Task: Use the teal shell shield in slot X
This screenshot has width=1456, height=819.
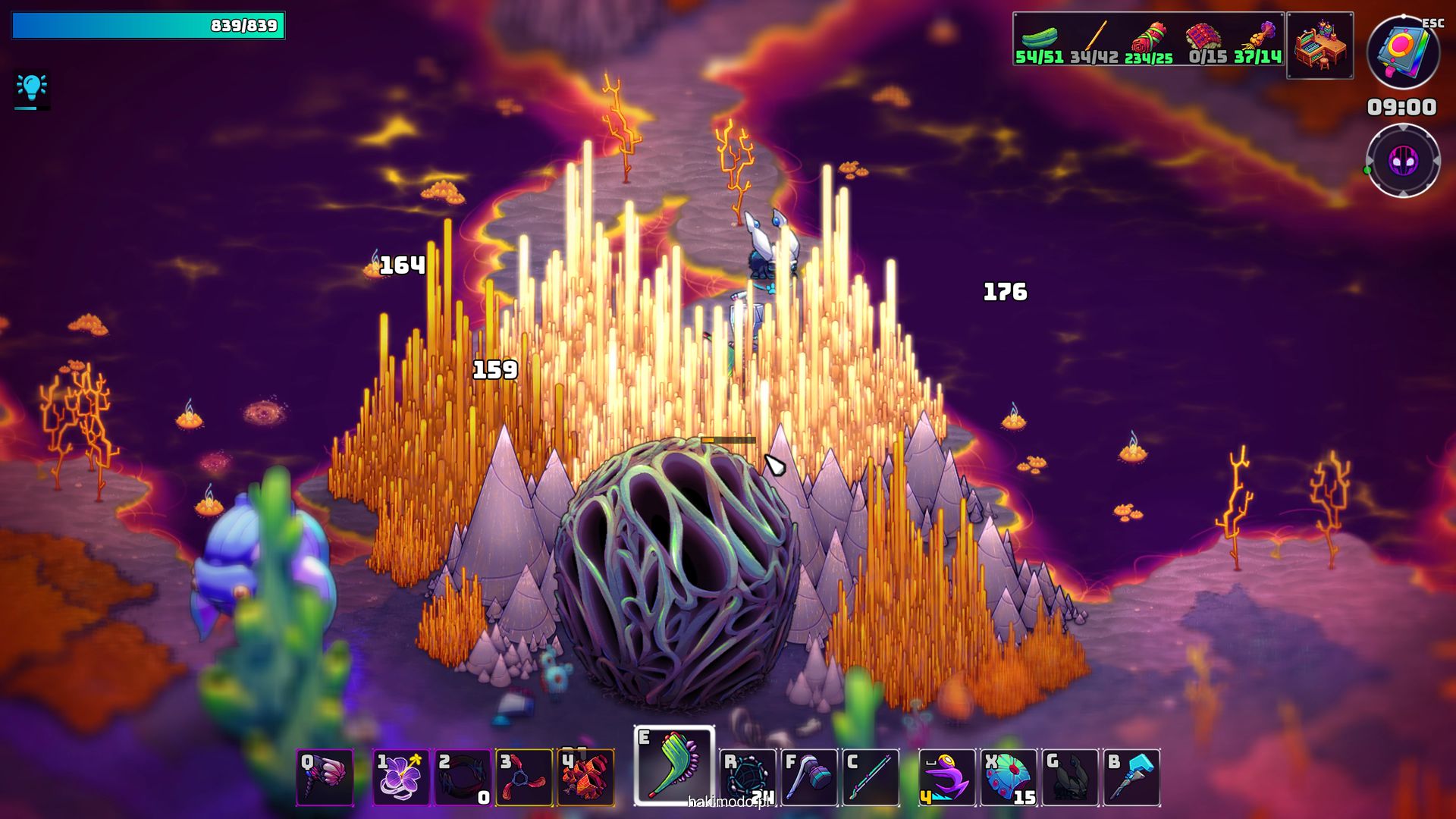Action: [x=1009, y=777]
